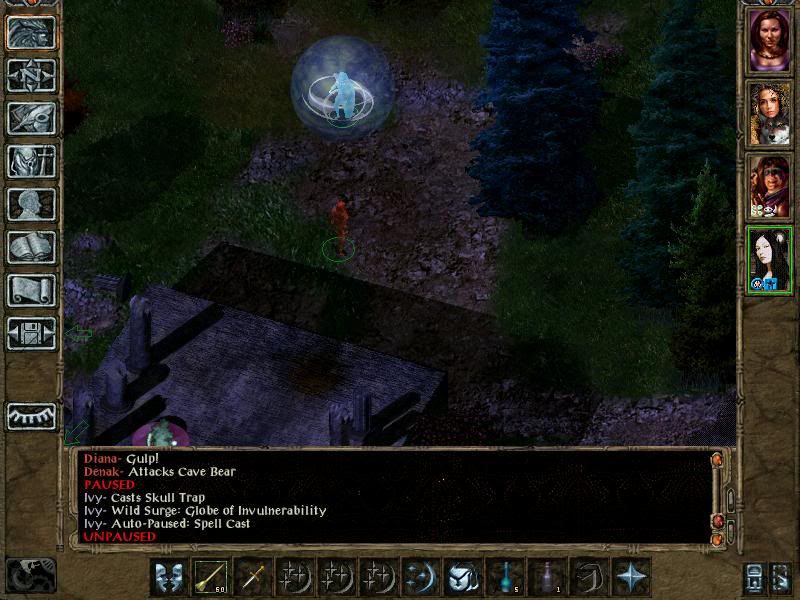Screen dimensions: 800x600
Task: Activate the guard stance button
Action: (x=169, y=577)
